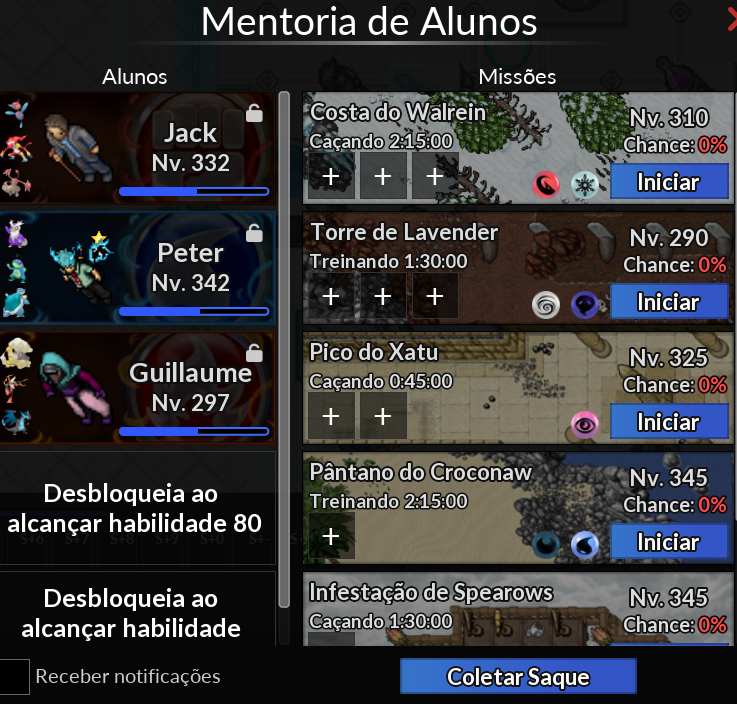Toggle the lock icon on Jack's card
Viewport: 737px width, 704px height.
(254, 114)
